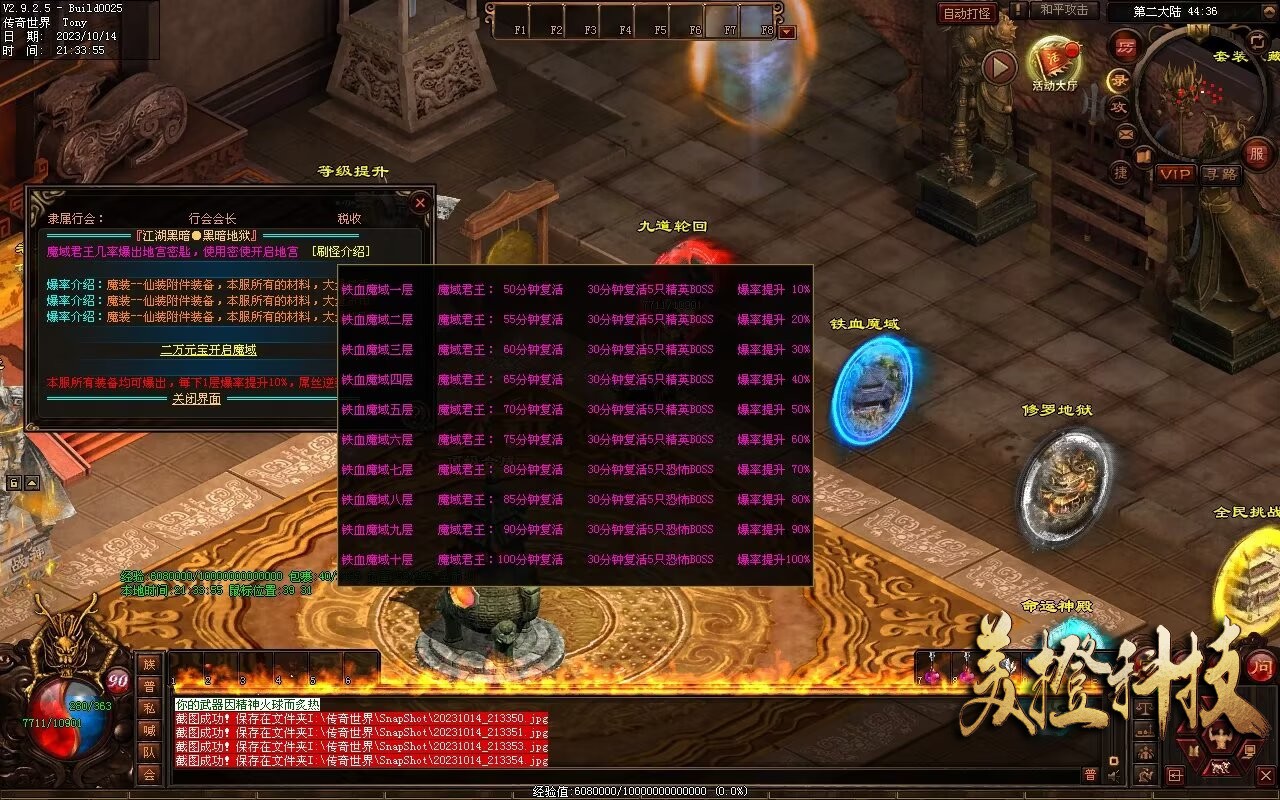Open the mail envelope icon
The image size is (1280, 800).
(1126, 133)
